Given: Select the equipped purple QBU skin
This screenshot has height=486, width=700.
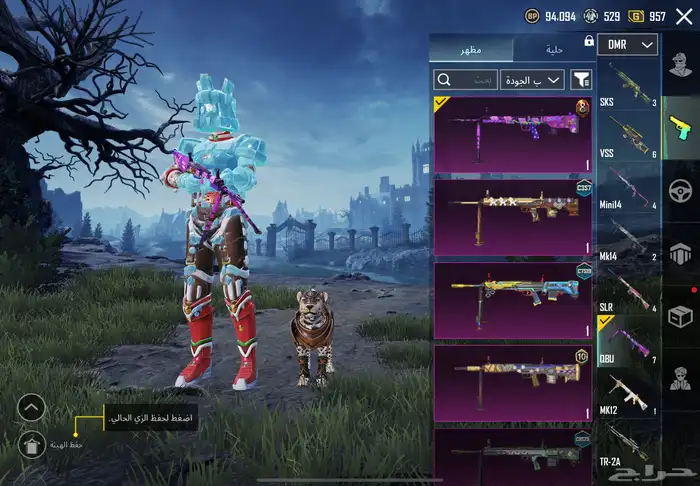Looking at the screenshot, I should (x=512, y=135).
